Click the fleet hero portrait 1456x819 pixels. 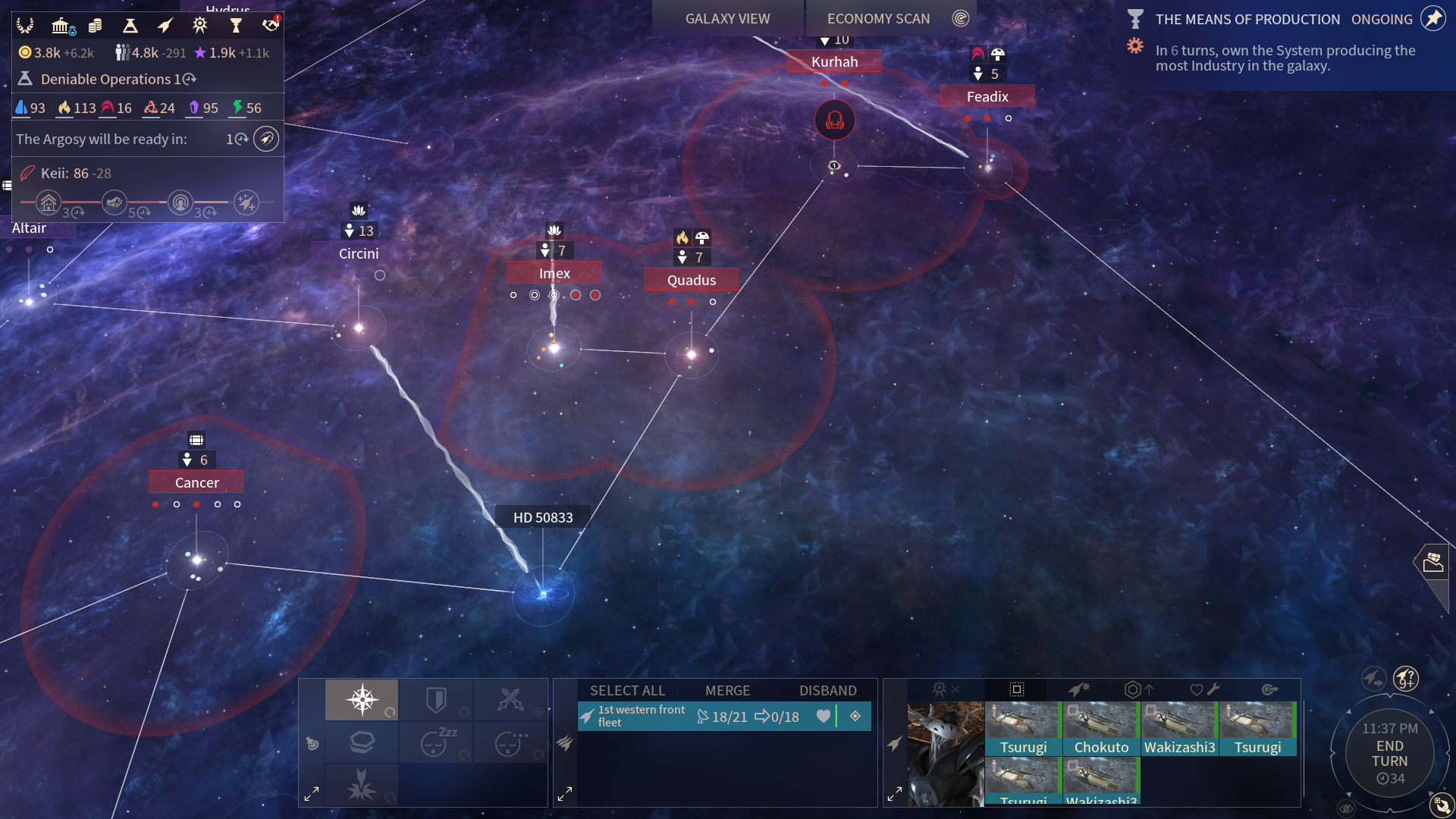pos(946,754)
